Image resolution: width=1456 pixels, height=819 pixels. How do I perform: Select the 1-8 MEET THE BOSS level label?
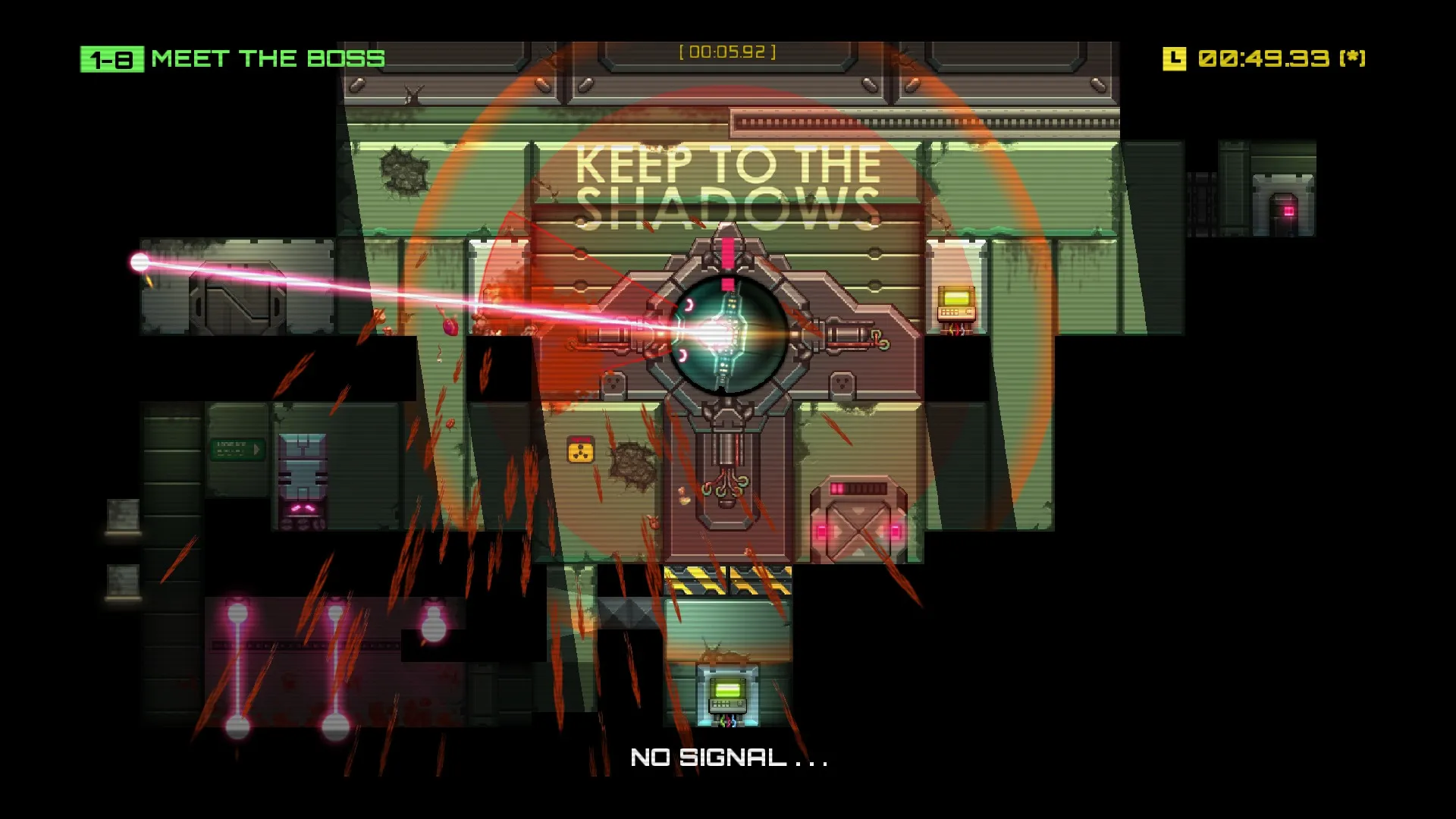pyautogui.click(x=231, y=58)
